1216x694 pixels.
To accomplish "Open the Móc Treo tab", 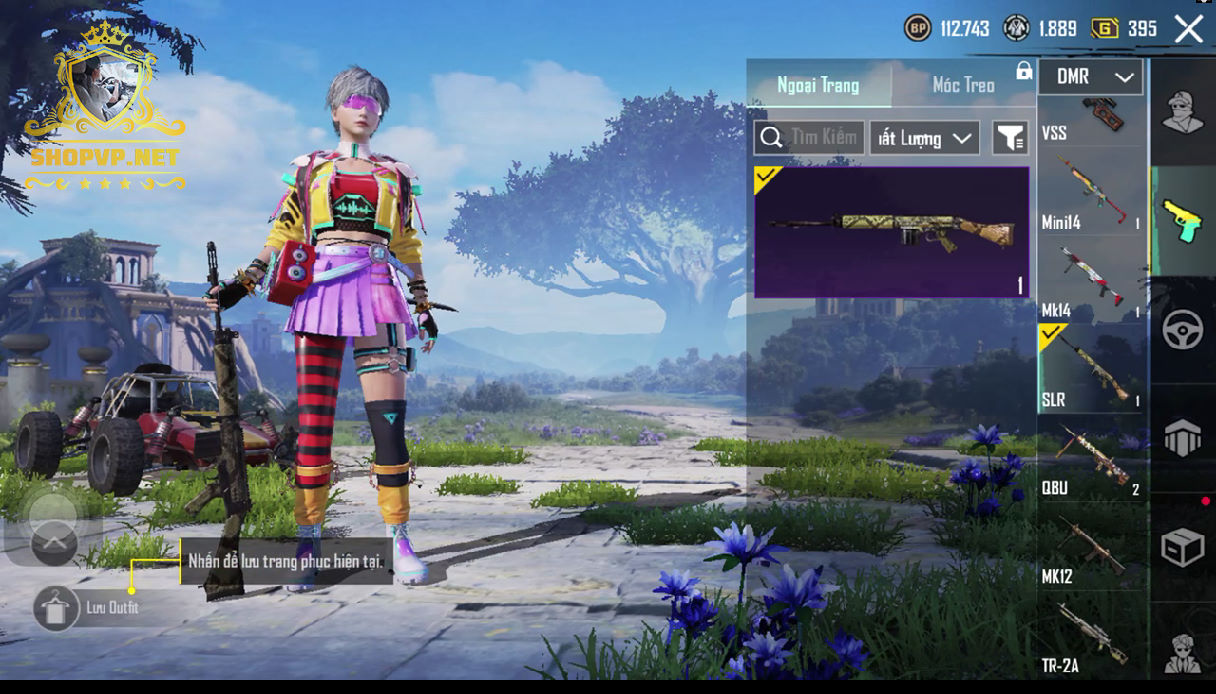I will pyautogui.click(x=963, y=85).
